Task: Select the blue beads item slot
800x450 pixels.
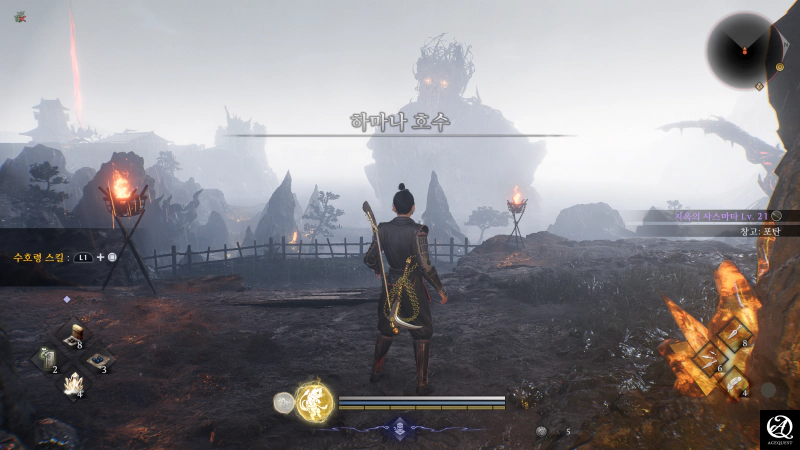Action: [97, 360]
